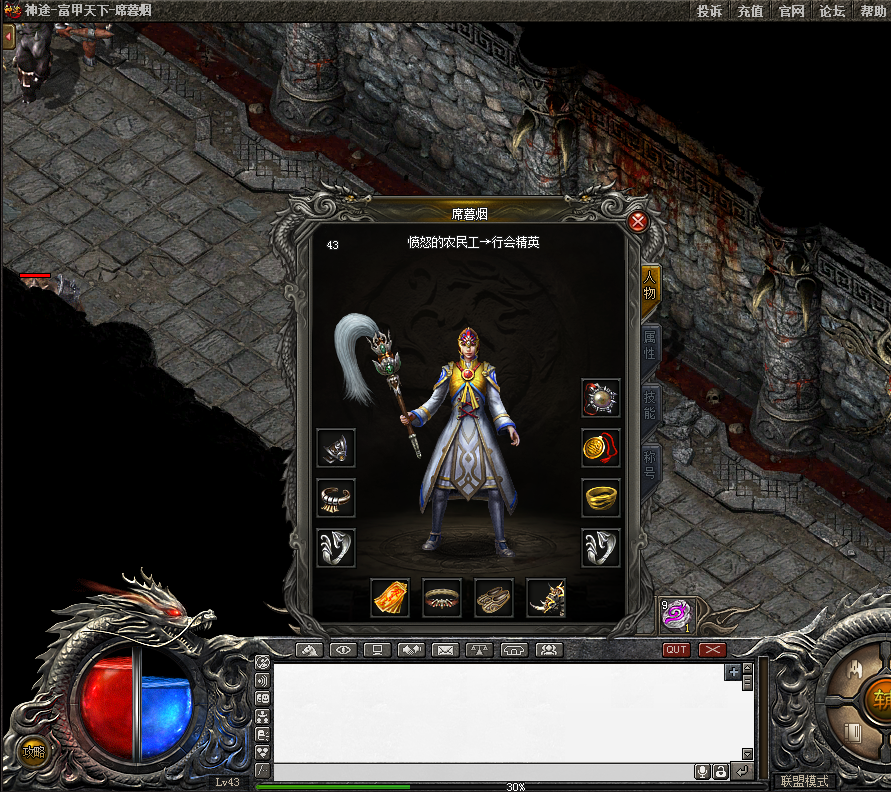This screenshot has width=891, height=792.
Task: Open the mail envelope button
Action: click(x=445, y=650)
